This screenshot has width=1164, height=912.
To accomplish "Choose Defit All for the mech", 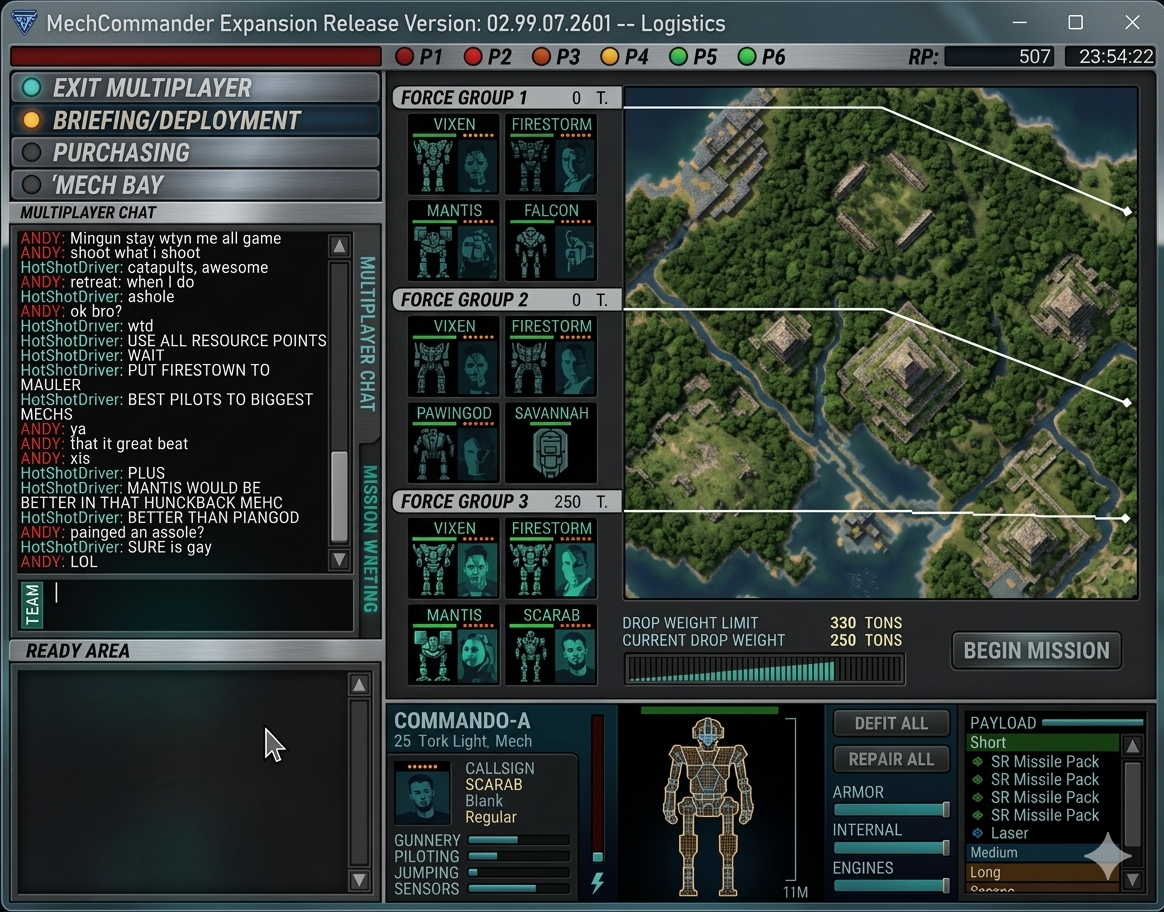I will click(x=891, y=723).
